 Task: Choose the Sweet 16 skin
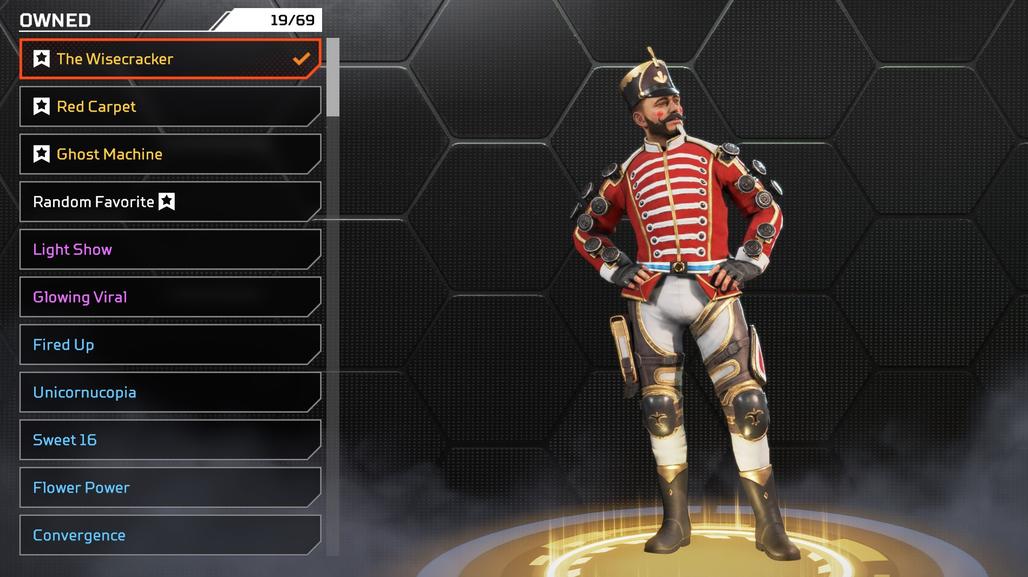[170, 440]
